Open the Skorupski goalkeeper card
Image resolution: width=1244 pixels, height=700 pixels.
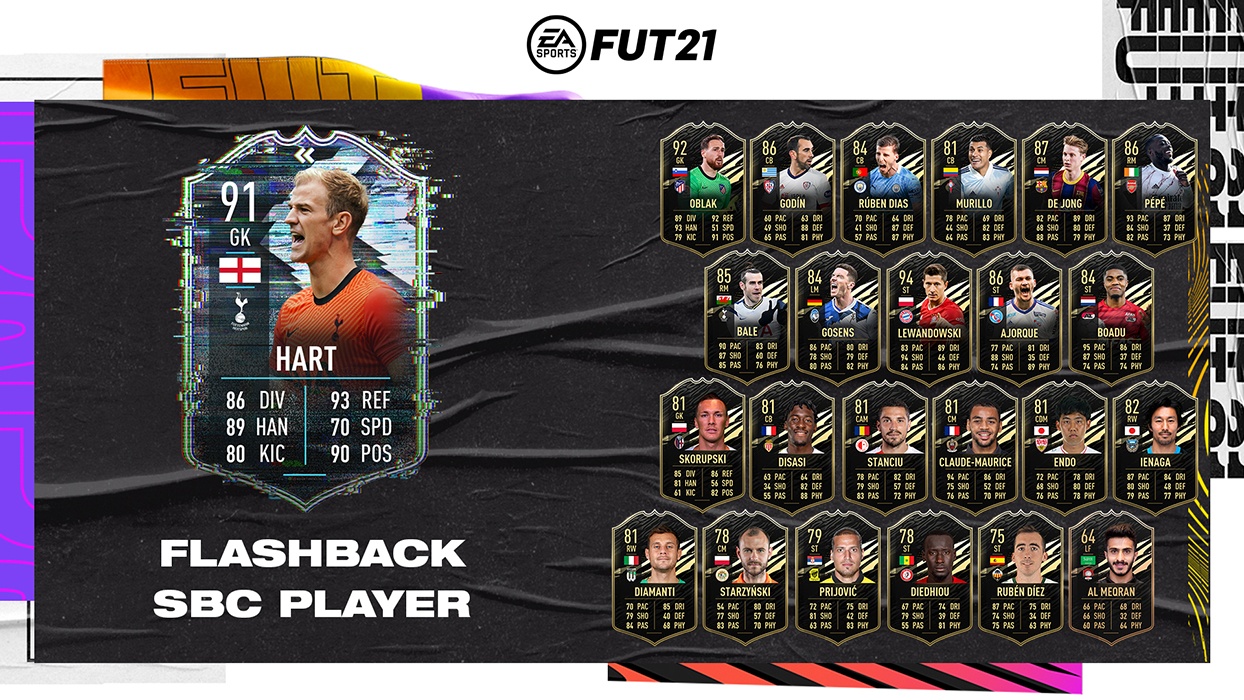click(701, 447)
